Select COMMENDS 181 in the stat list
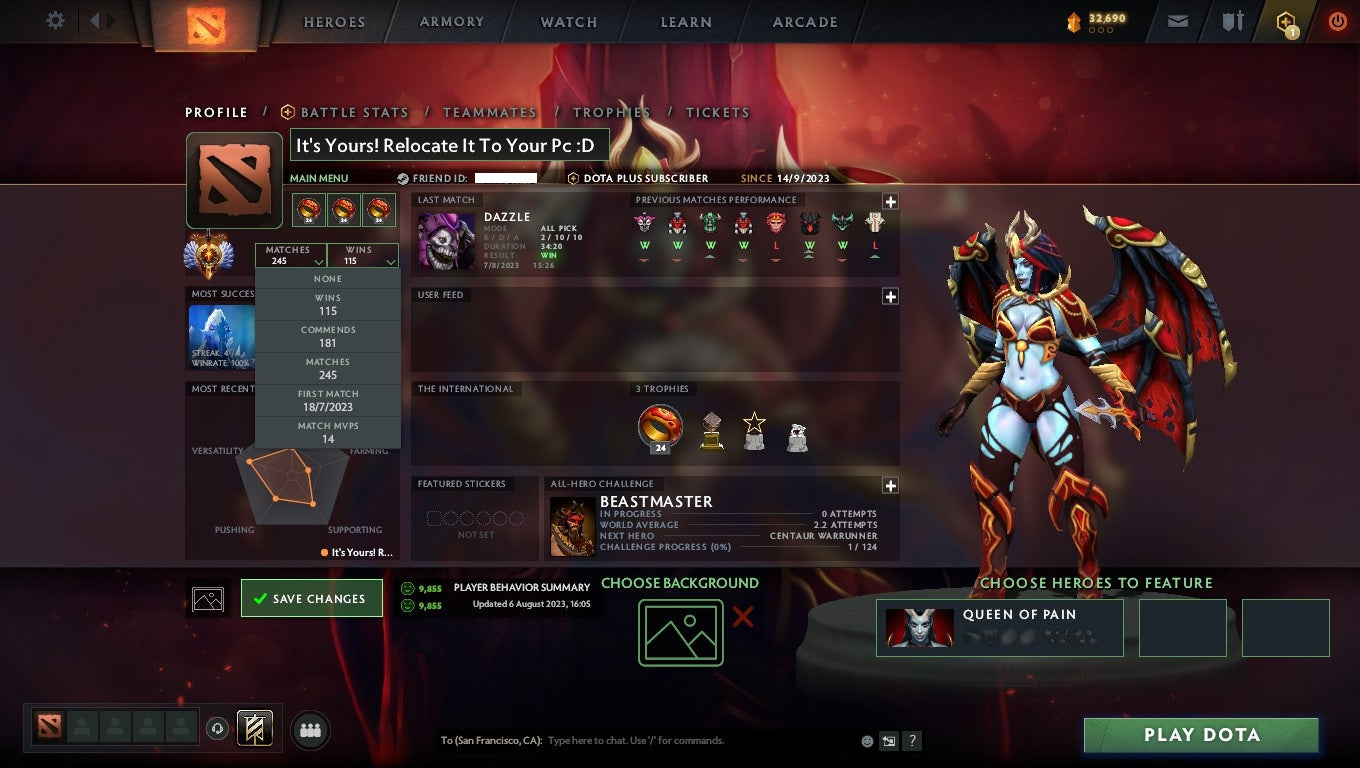Viewport: 1360px width, 768px height. pyautogui.click(x=328, y=335)
